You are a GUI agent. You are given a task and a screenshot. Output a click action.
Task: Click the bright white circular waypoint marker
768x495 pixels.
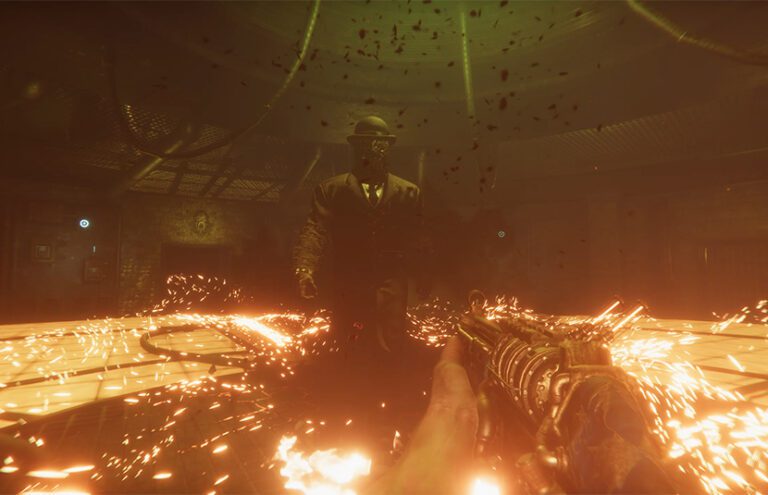[x=84, y=223]
